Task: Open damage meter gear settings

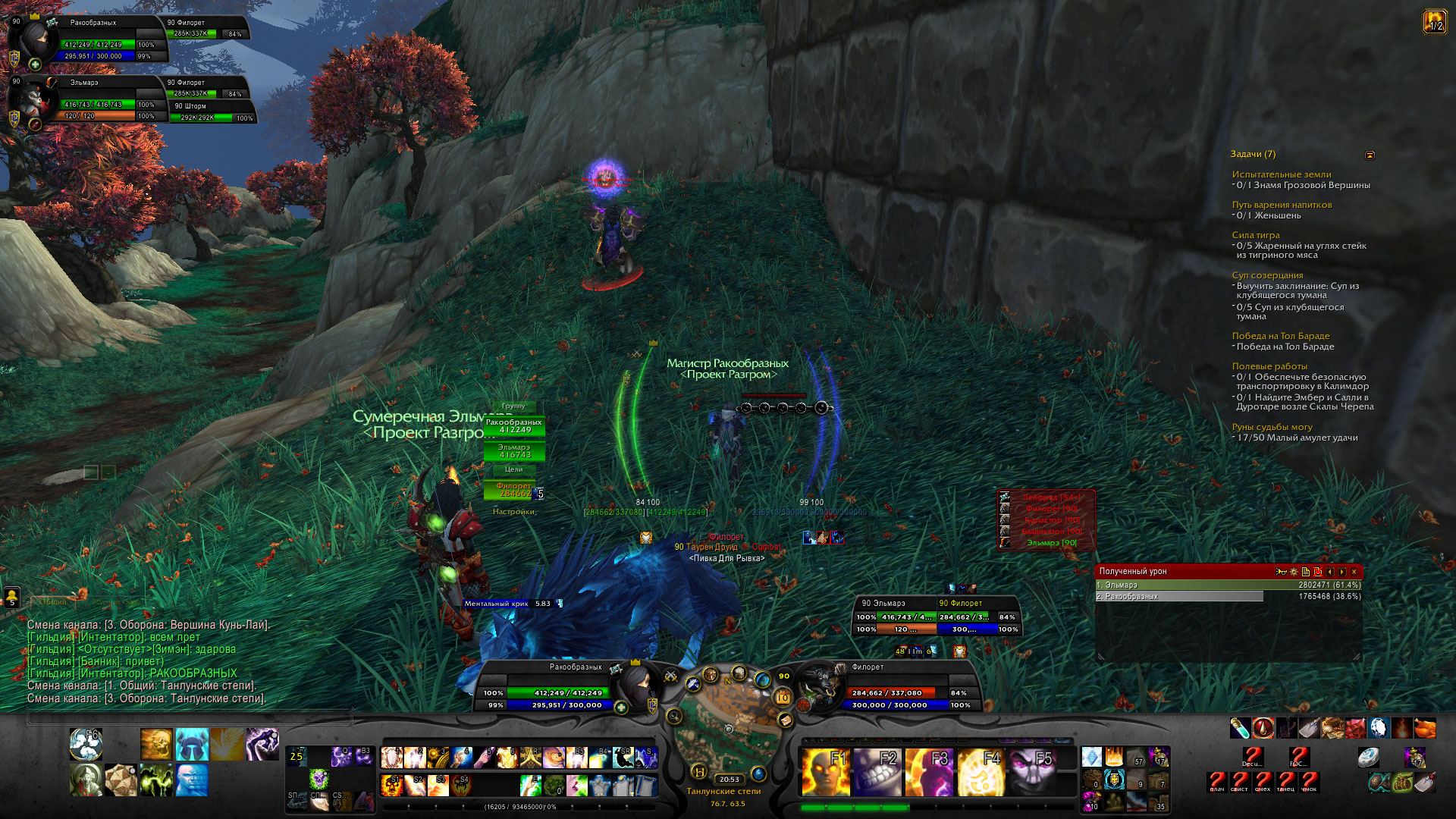Action: click(x=1293, y=572)
